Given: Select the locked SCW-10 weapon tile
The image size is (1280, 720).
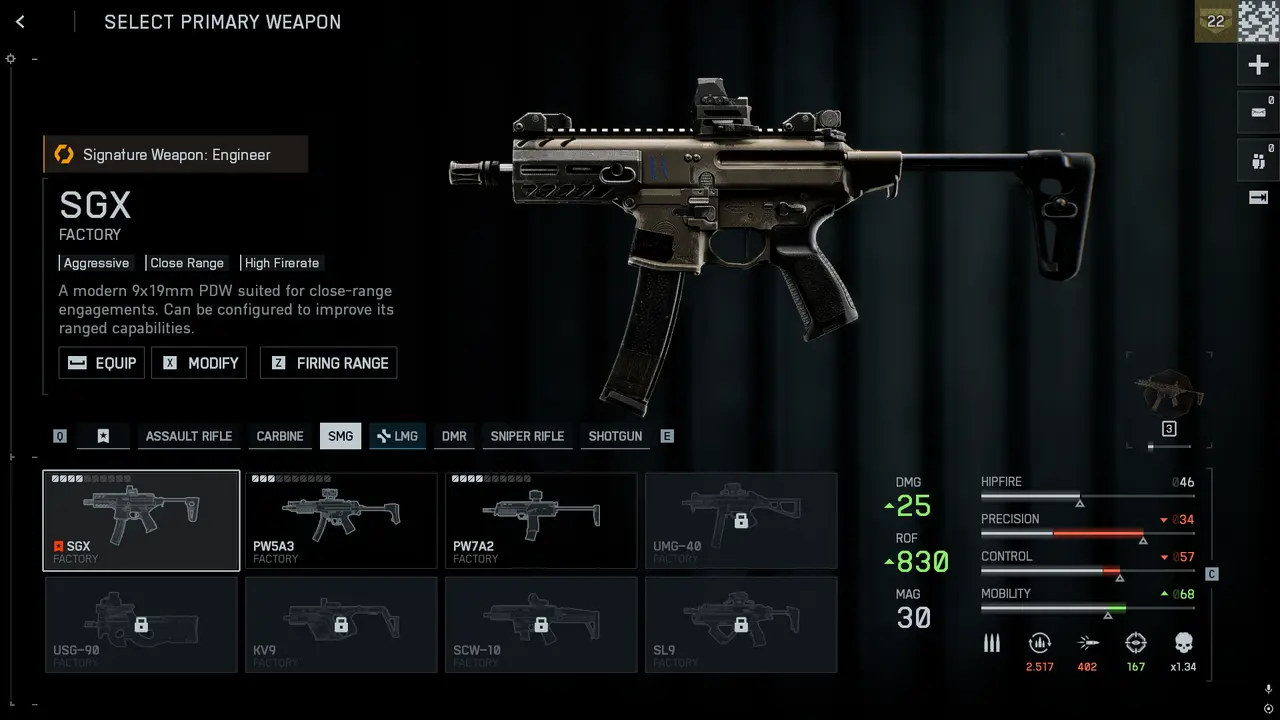Looking at the screenshot, I should point(541,624).
